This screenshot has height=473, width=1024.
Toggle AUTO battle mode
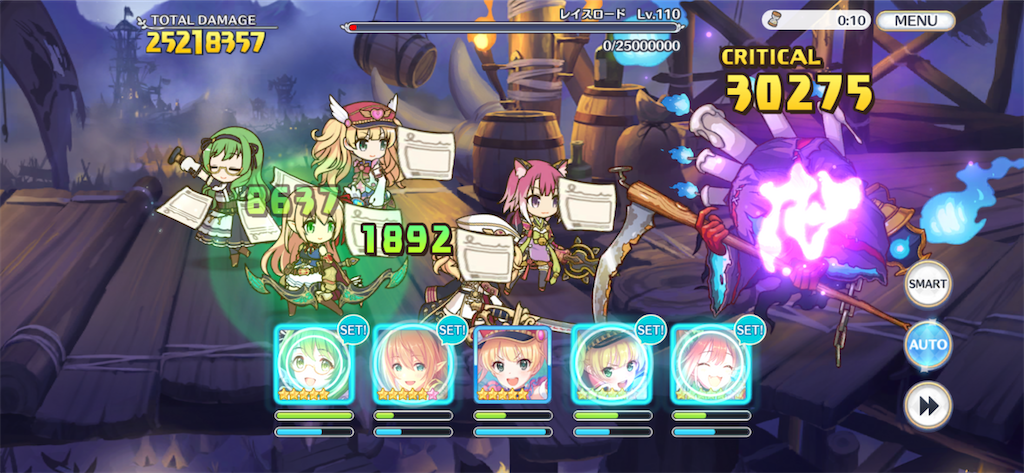(x=927, y=345)
